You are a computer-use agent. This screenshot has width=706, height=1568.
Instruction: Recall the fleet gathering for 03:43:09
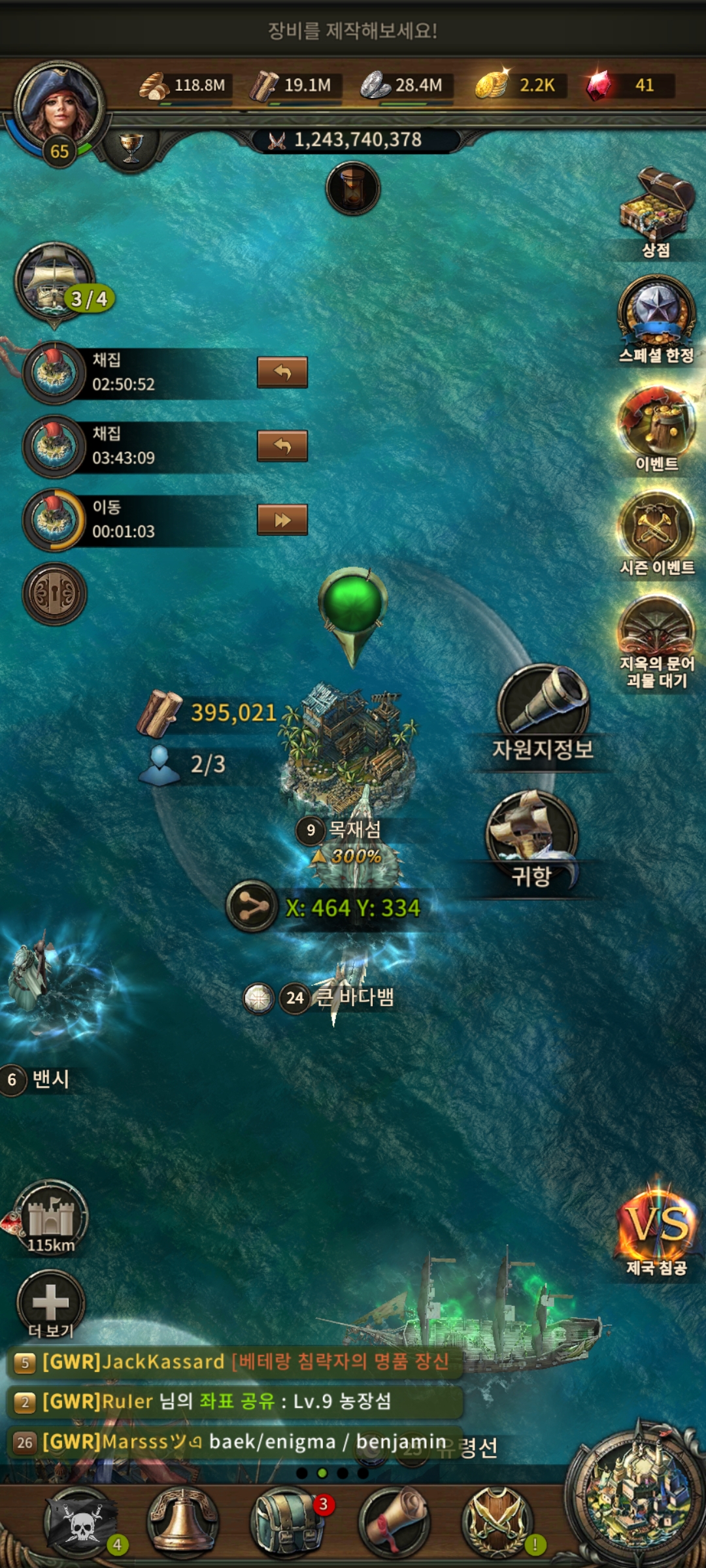click(282, 446)
